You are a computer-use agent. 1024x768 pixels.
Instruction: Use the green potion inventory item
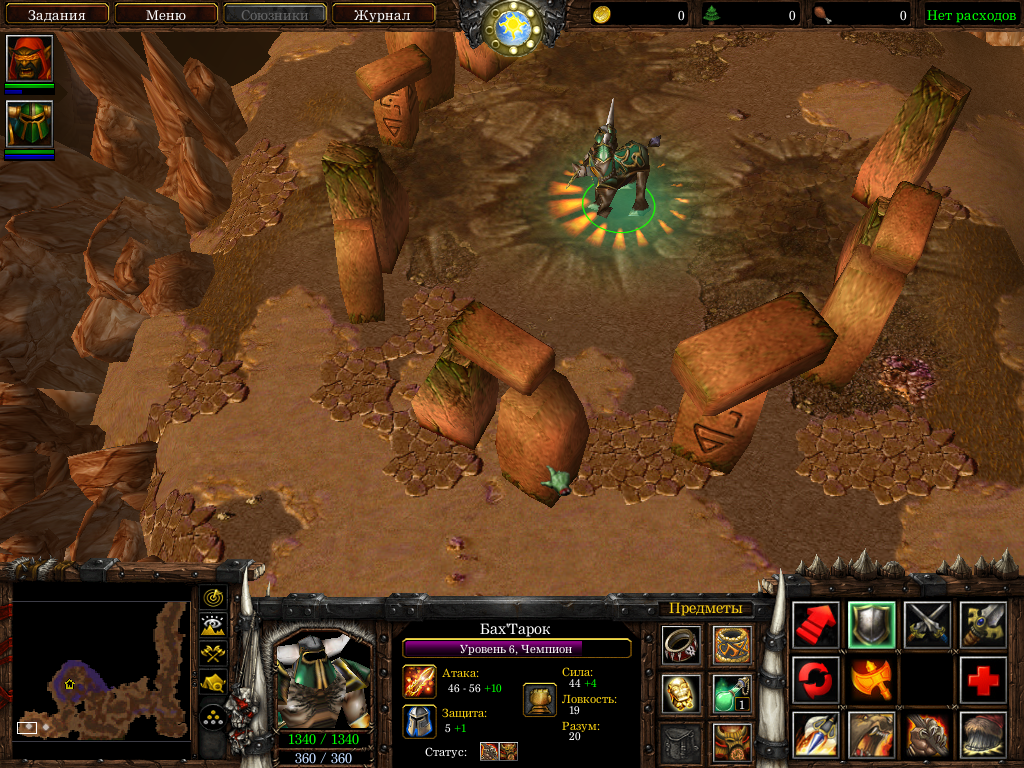732,693
